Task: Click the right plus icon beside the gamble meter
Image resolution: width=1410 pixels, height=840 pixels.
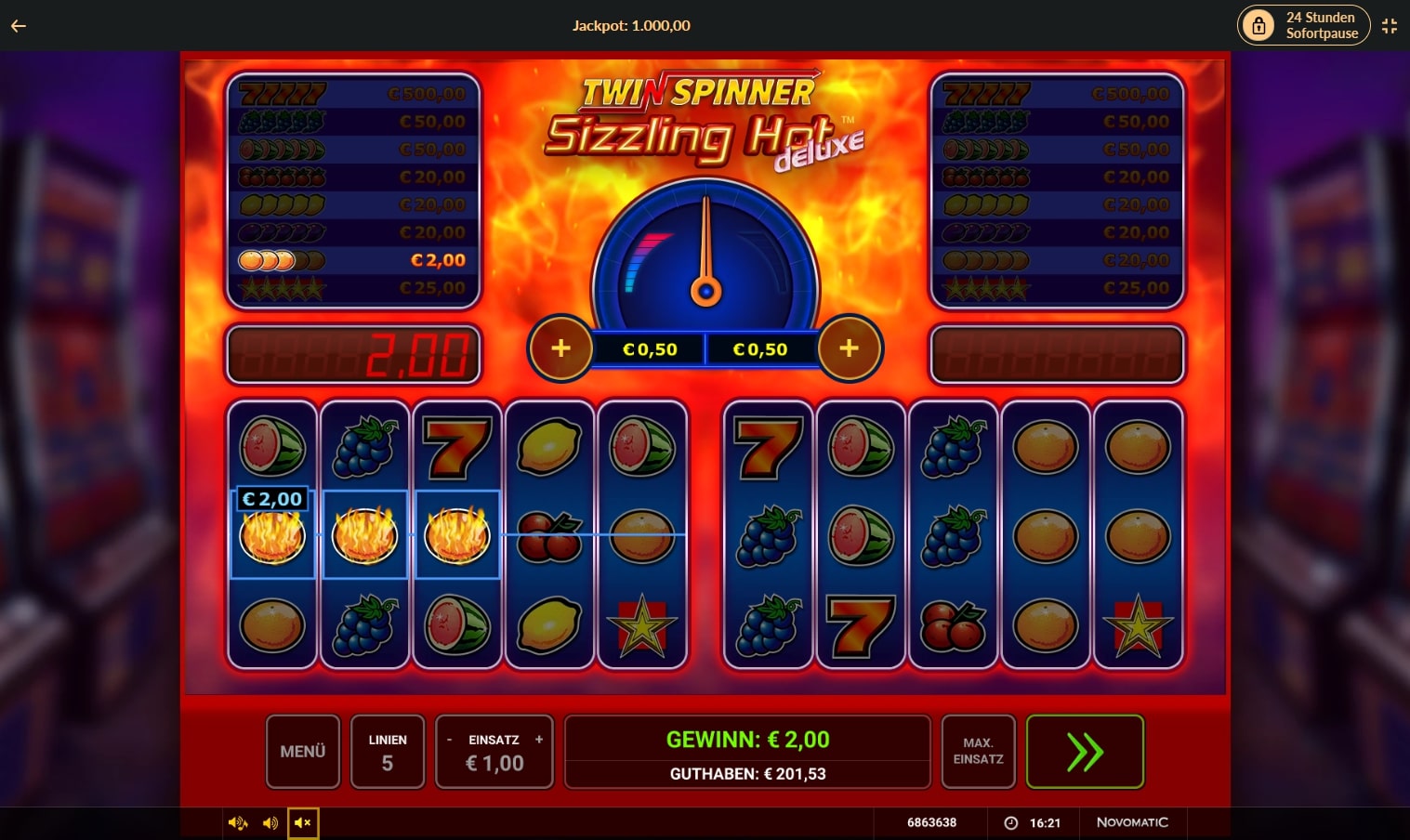Action: 849,348
